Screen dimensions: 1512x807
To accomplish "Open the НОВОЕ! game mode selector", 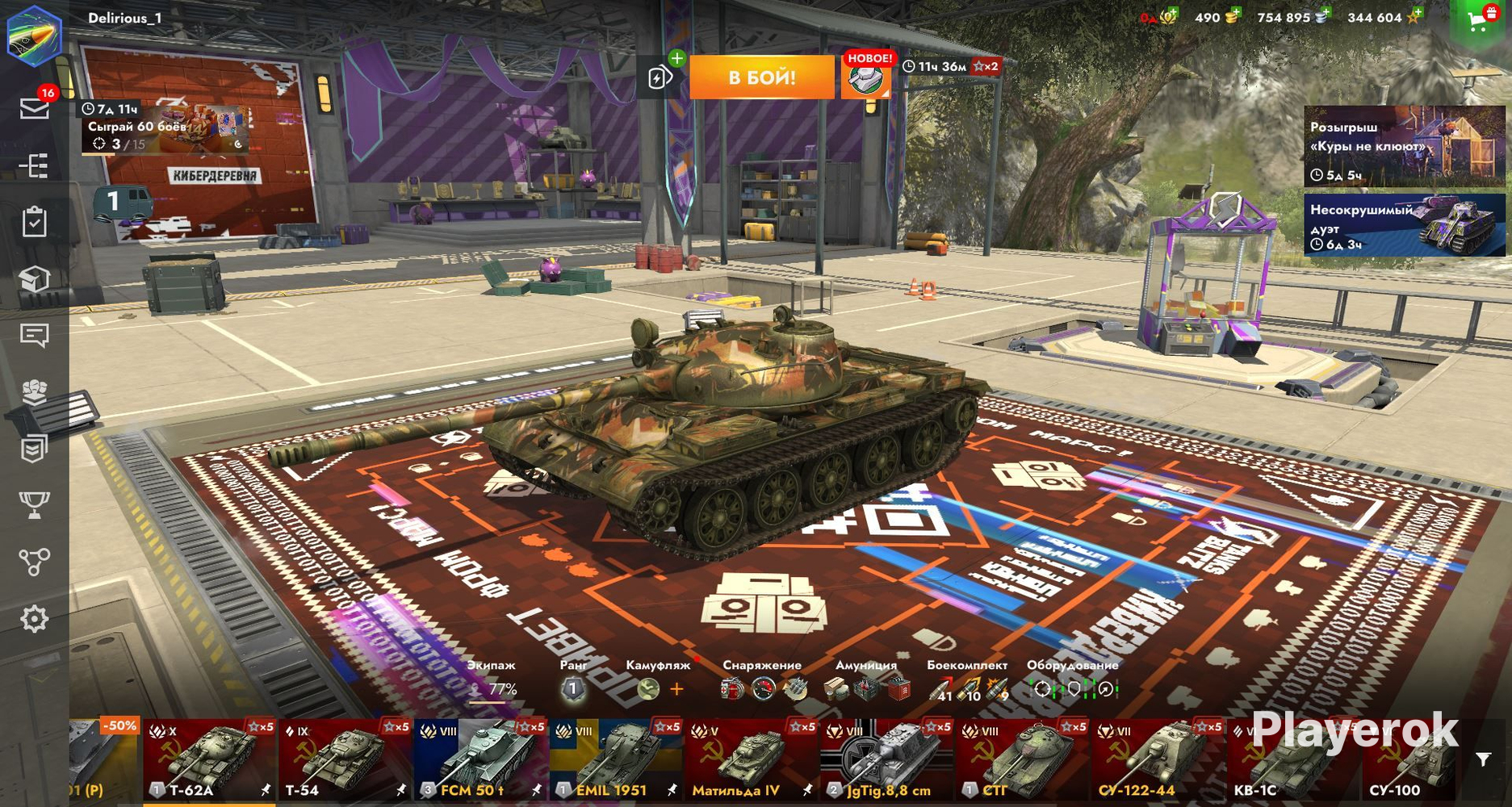I will (x=867, y=77).
